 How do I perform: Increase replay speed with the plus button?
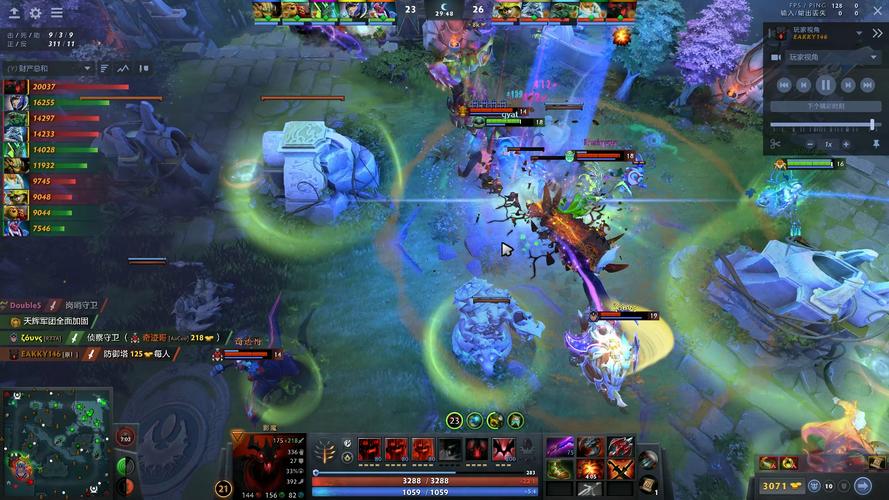coord(846,144)
